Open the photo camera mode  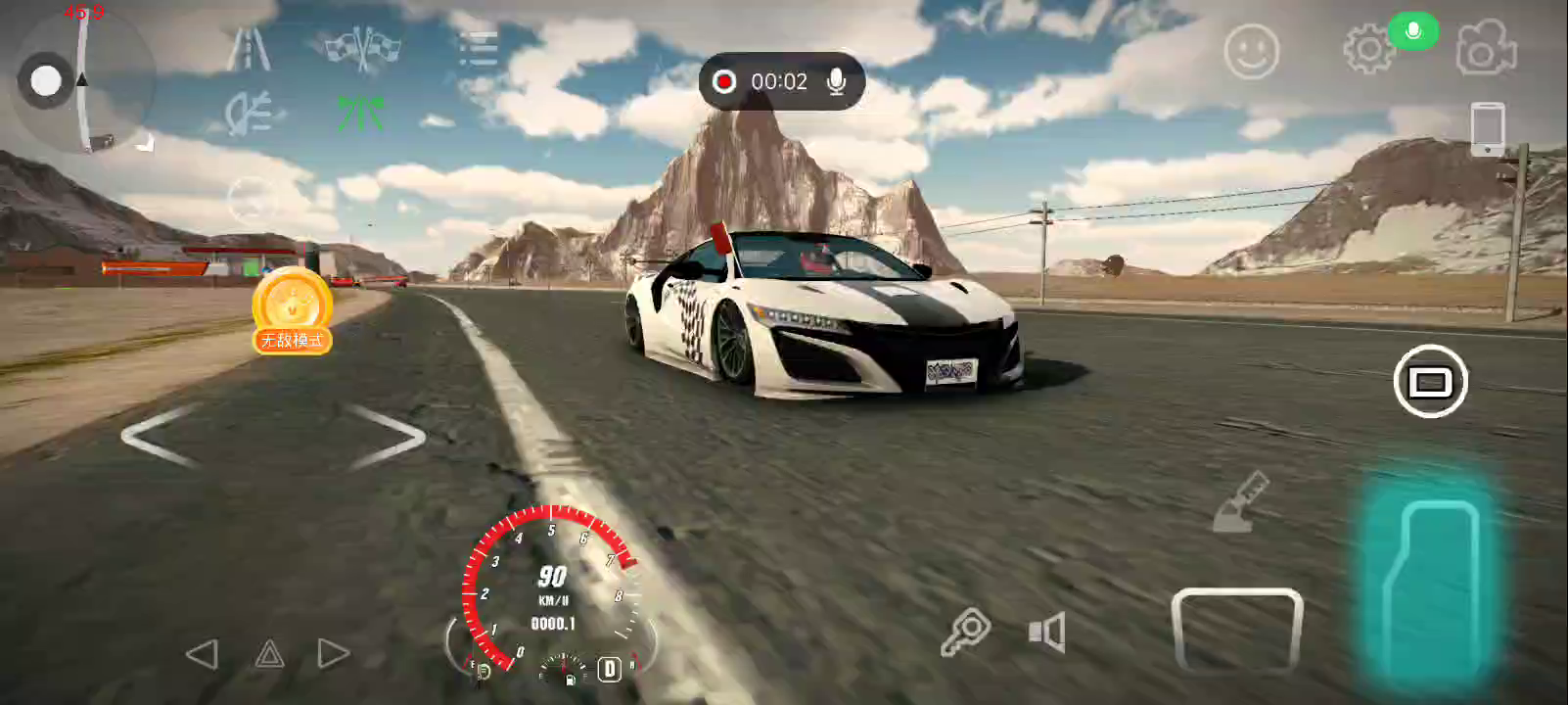[1486, 49]
